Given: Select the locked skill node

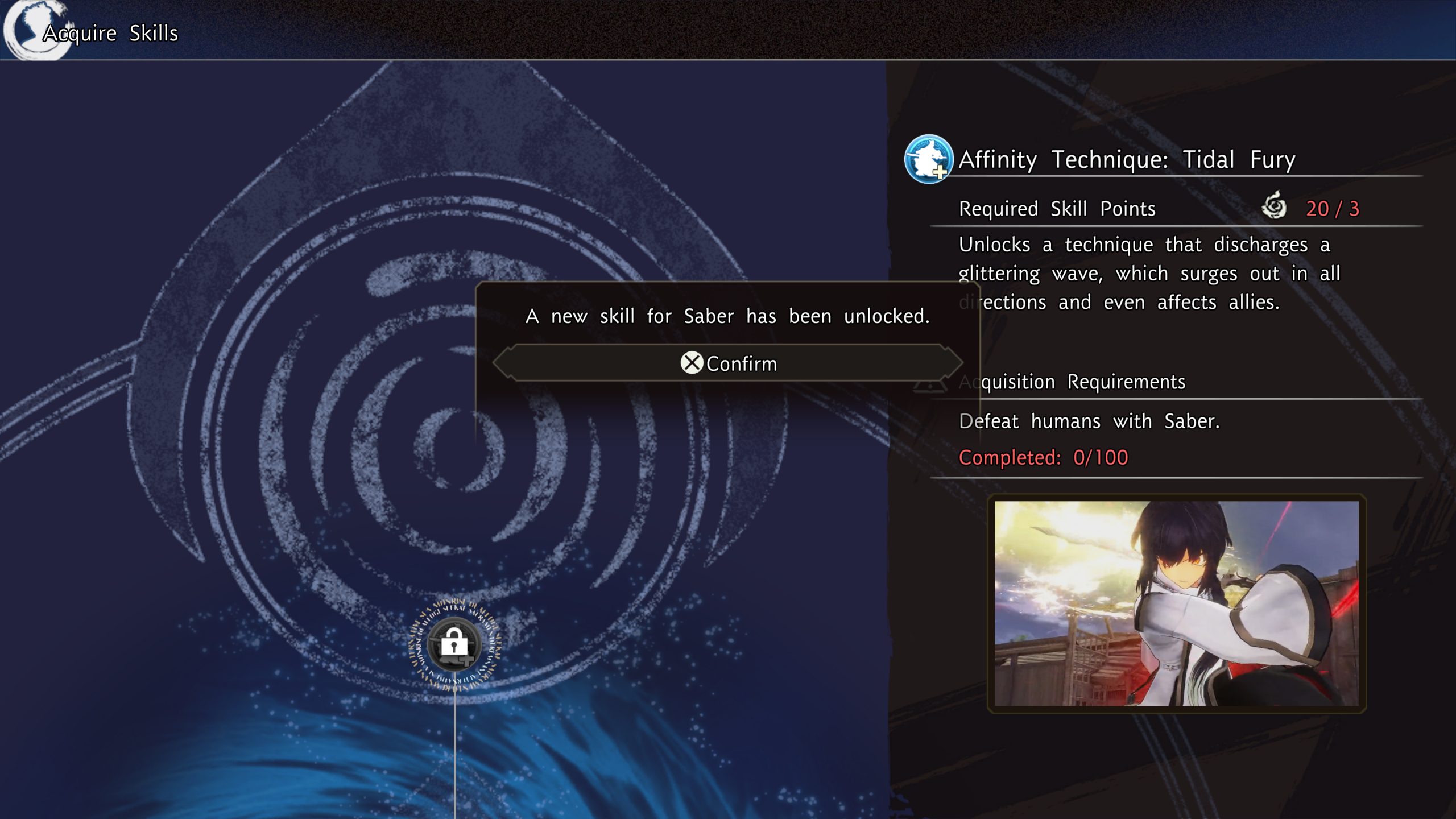Looking at the screenshot, I should pos(454,644).
